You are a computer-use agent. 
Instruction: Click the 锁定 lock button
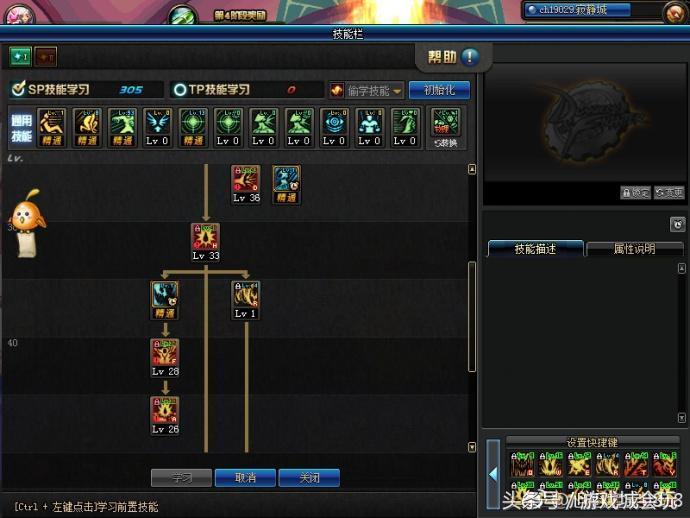[x=635, y=193]
